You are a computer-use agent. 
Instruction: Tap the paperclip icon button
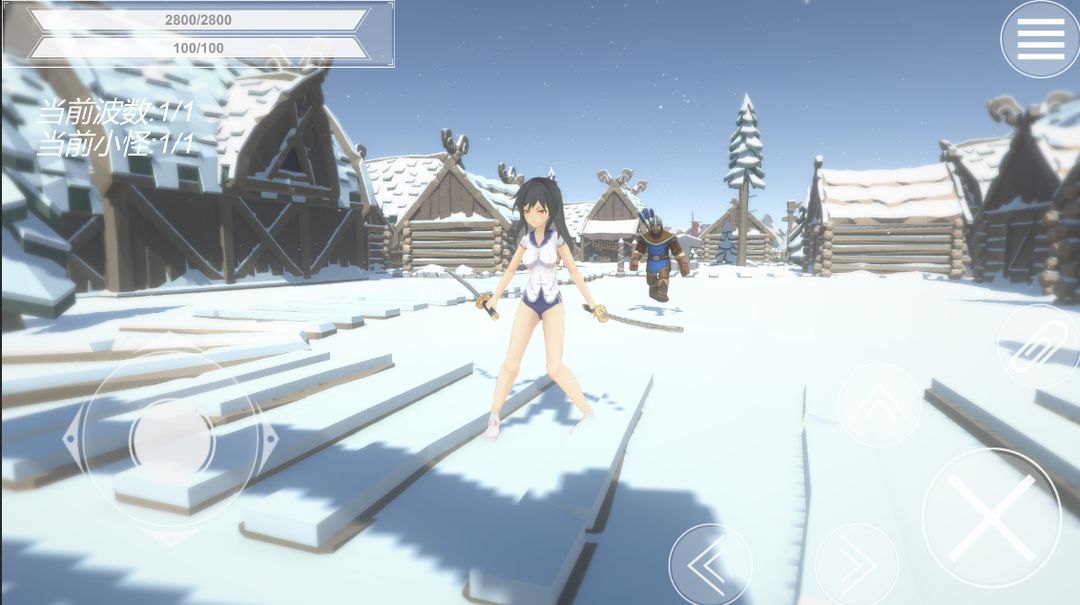tap(1036, 346)
